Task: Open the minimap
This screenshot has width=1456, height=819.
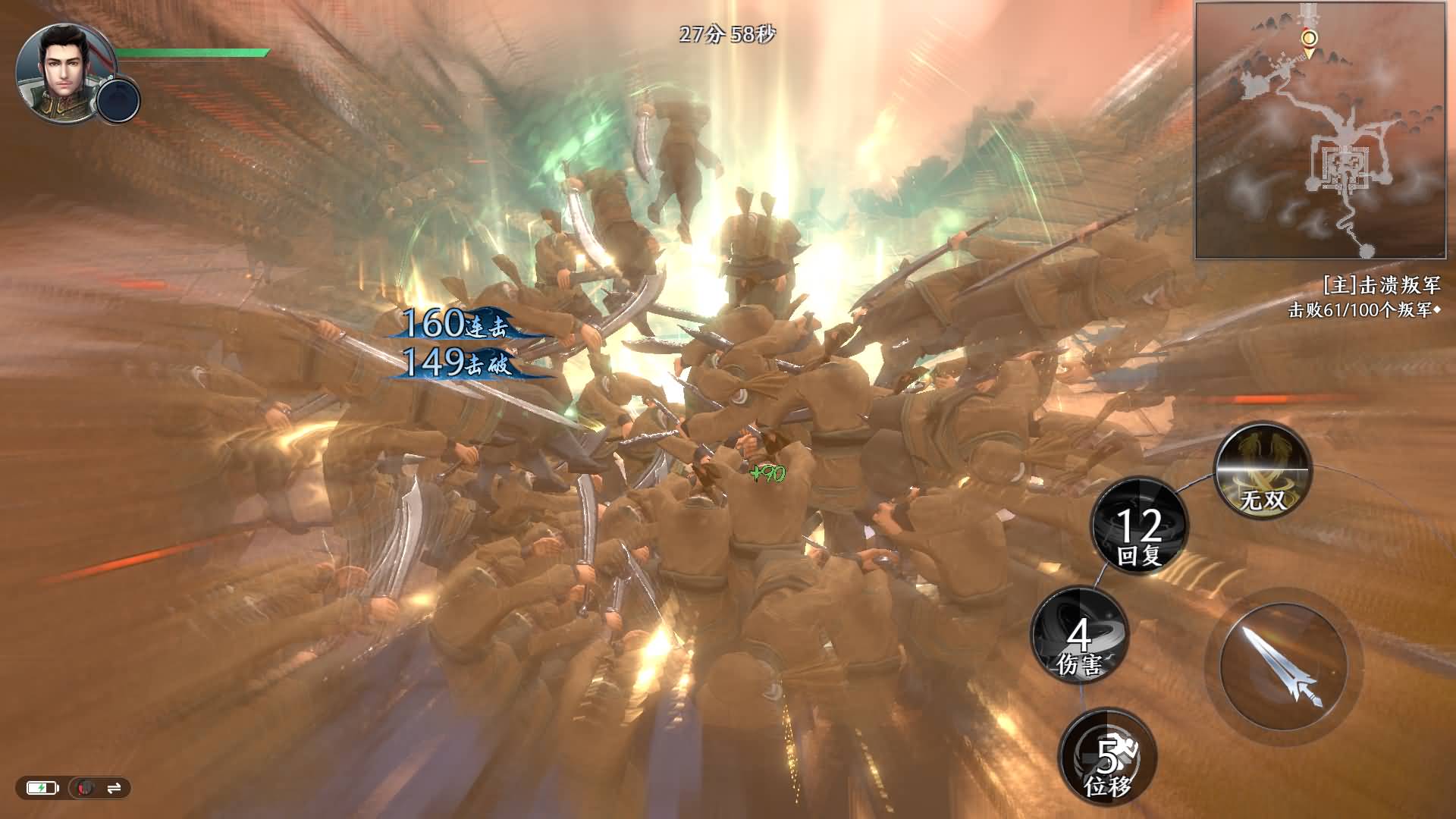Action: (x=1320, y=130)
